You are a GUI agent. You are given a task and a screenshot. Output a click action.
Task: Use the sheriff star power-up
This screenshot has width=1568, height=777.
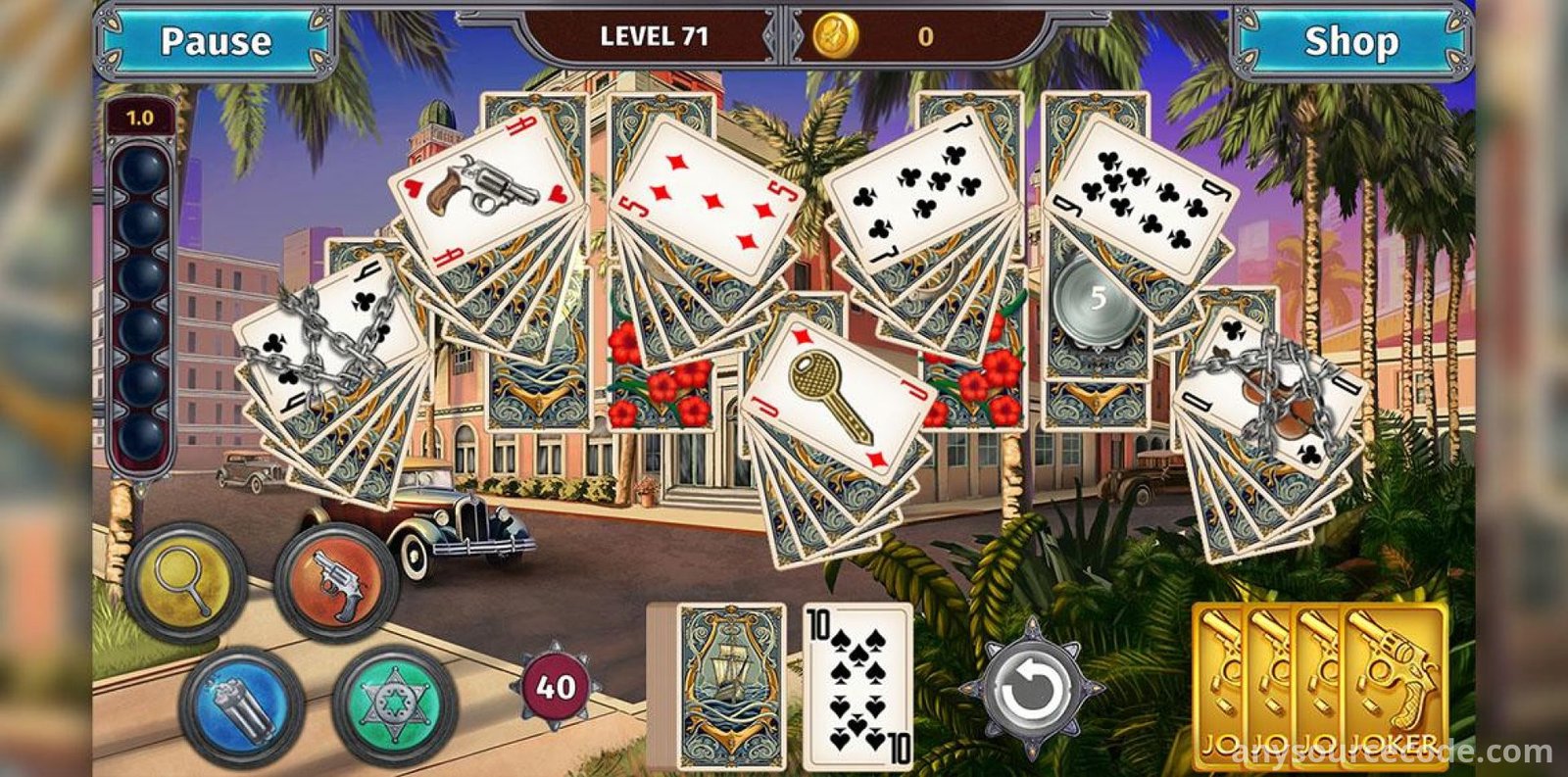pos(393,704)
